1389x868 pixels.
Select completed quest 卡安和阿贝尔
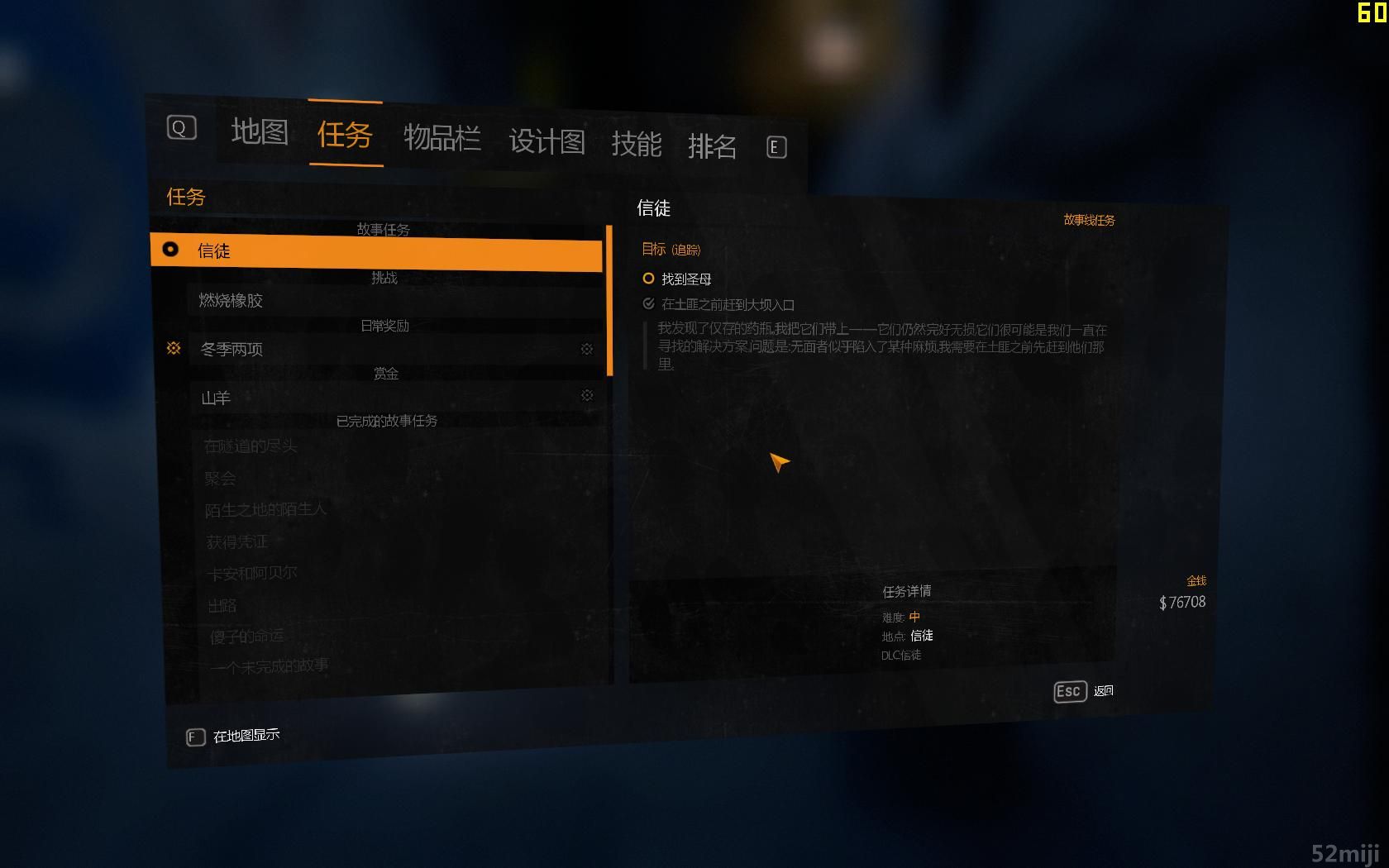pos(251,573)
